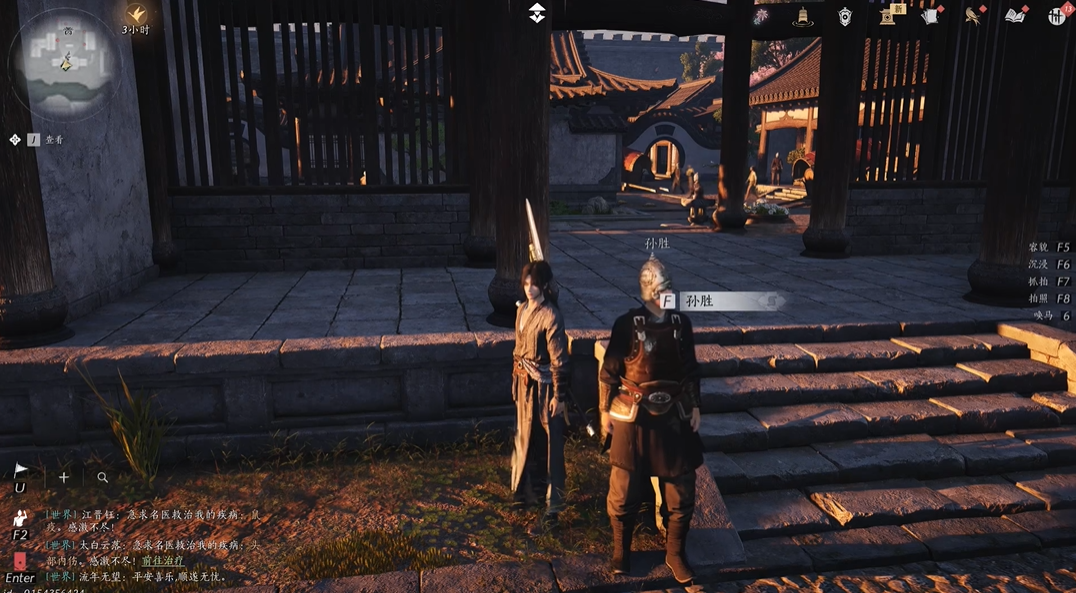Open the bell icon in top bar

coord(802,16)
